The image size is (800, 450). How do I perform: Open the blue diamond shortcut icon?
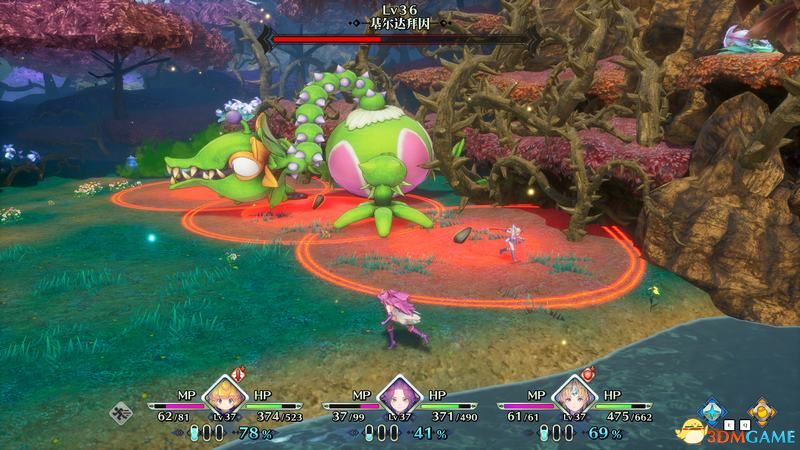(713, 409)
